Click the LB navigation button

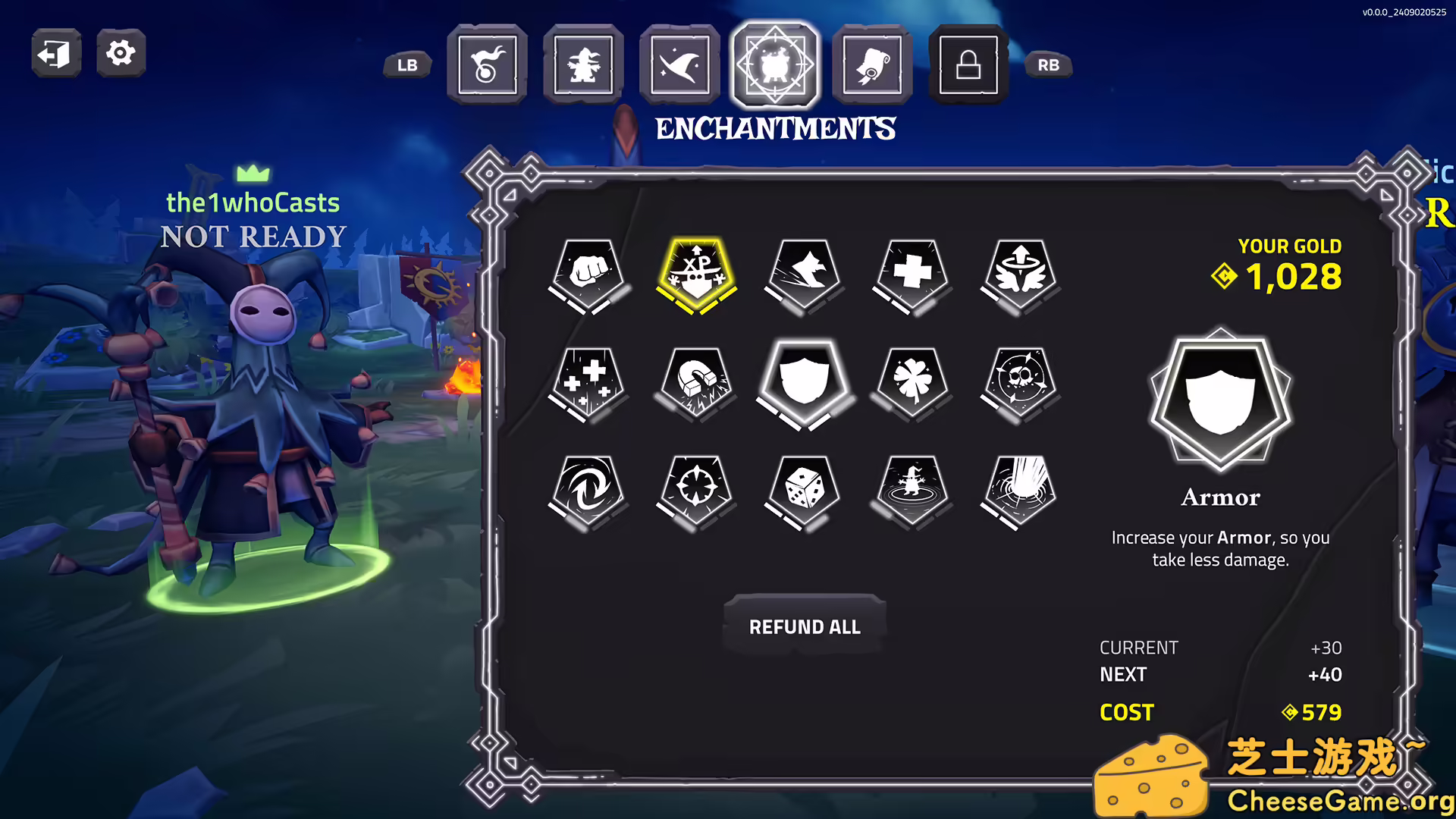tap(406, 65)
